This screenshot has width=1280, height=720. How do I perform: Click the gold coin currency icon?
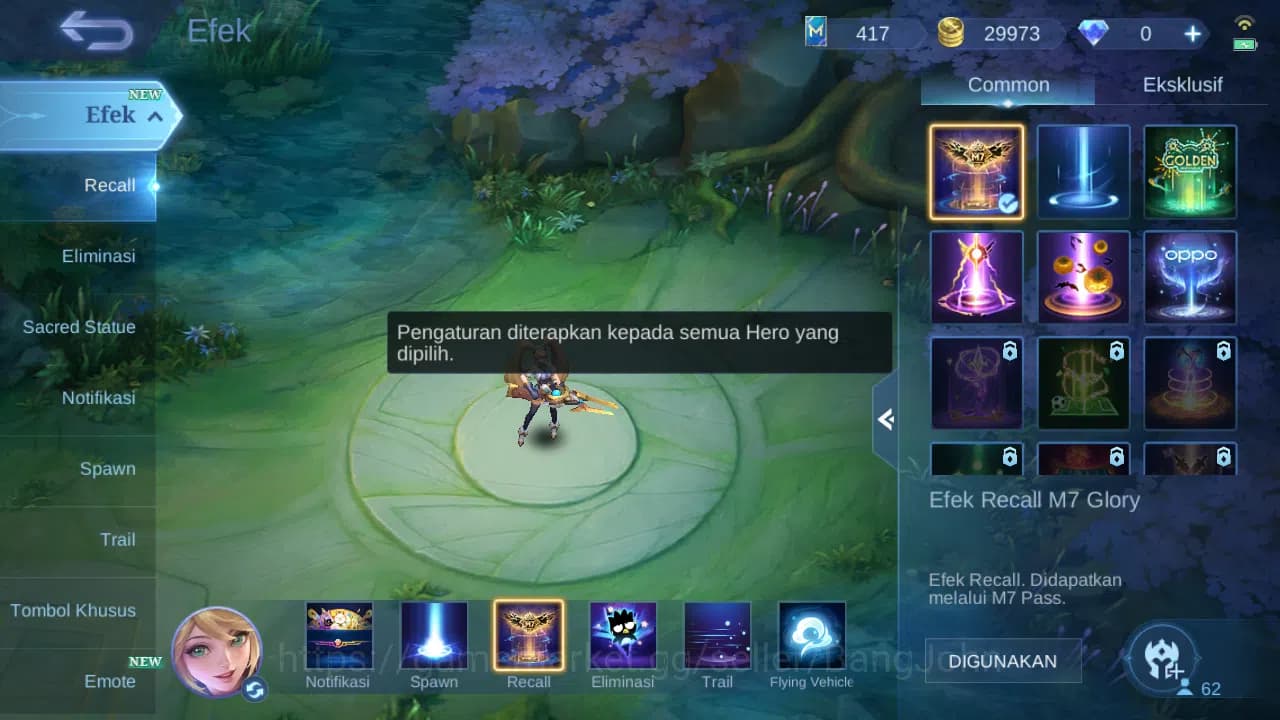[x=951, y=32]
